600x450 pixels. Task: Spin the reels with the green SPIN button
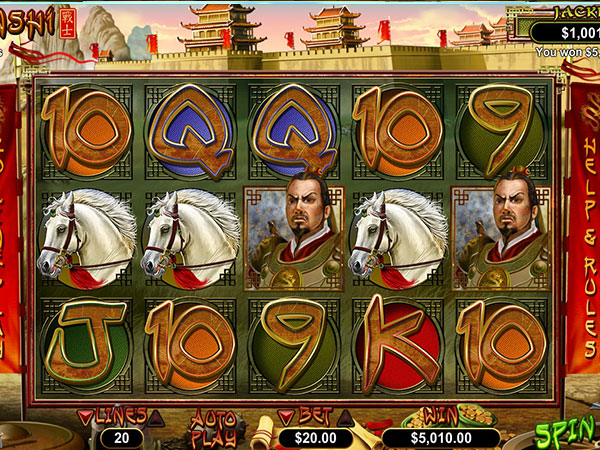coord(567,434)
